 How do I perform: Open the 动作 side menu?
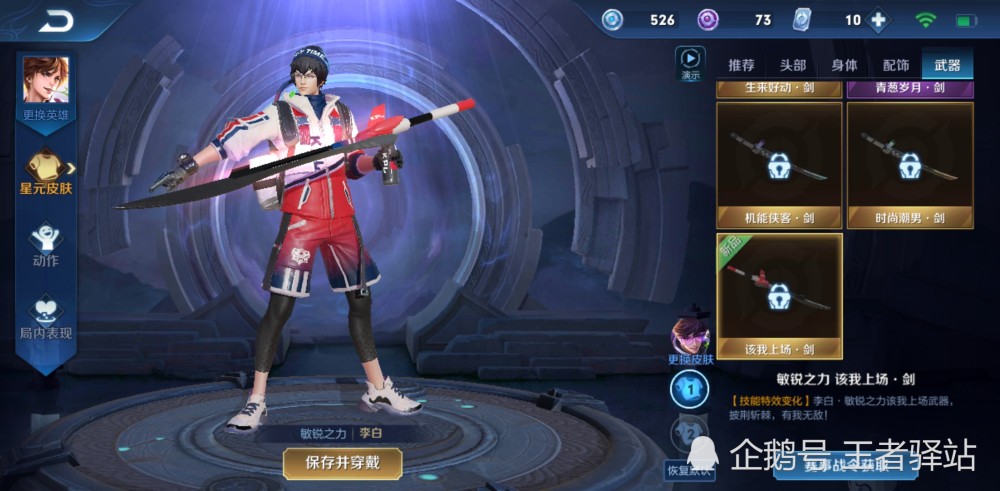46,243
